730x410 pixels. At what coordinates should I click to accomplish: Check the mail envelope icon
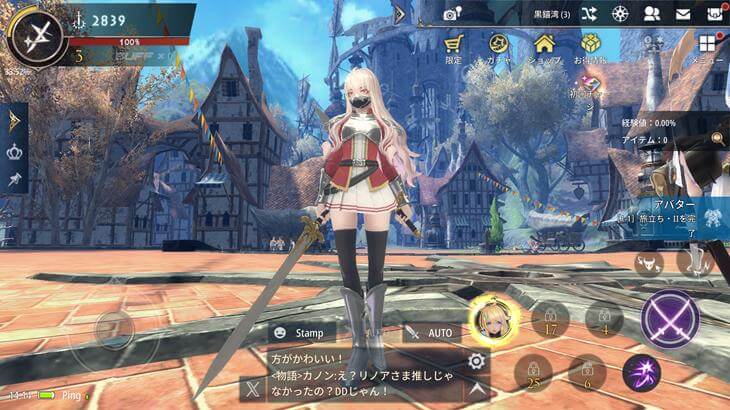(683, 14)
